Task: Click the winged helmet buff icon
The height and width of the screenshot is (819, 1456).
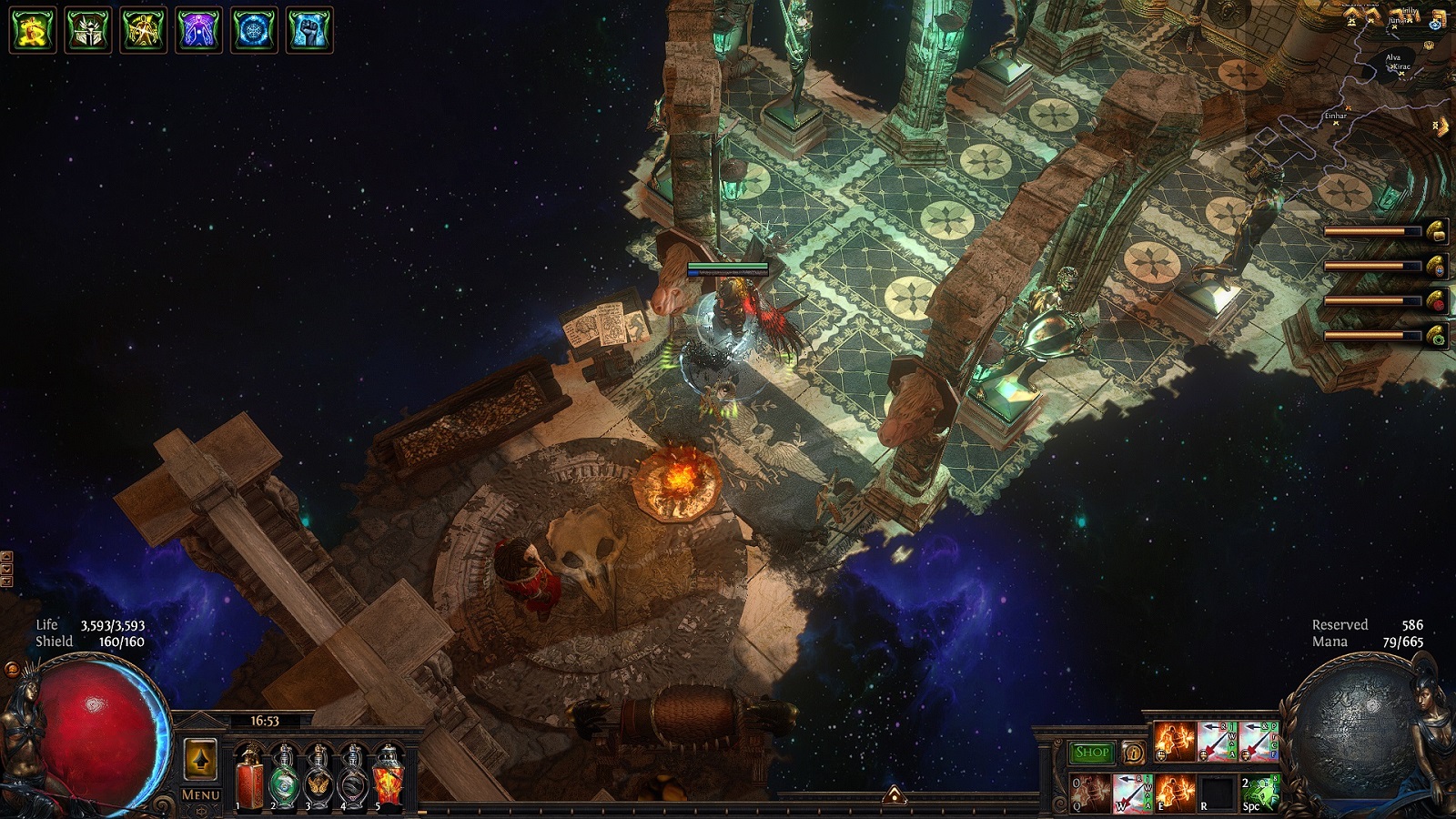Action: pyautogui.click(x=88, y=30)
